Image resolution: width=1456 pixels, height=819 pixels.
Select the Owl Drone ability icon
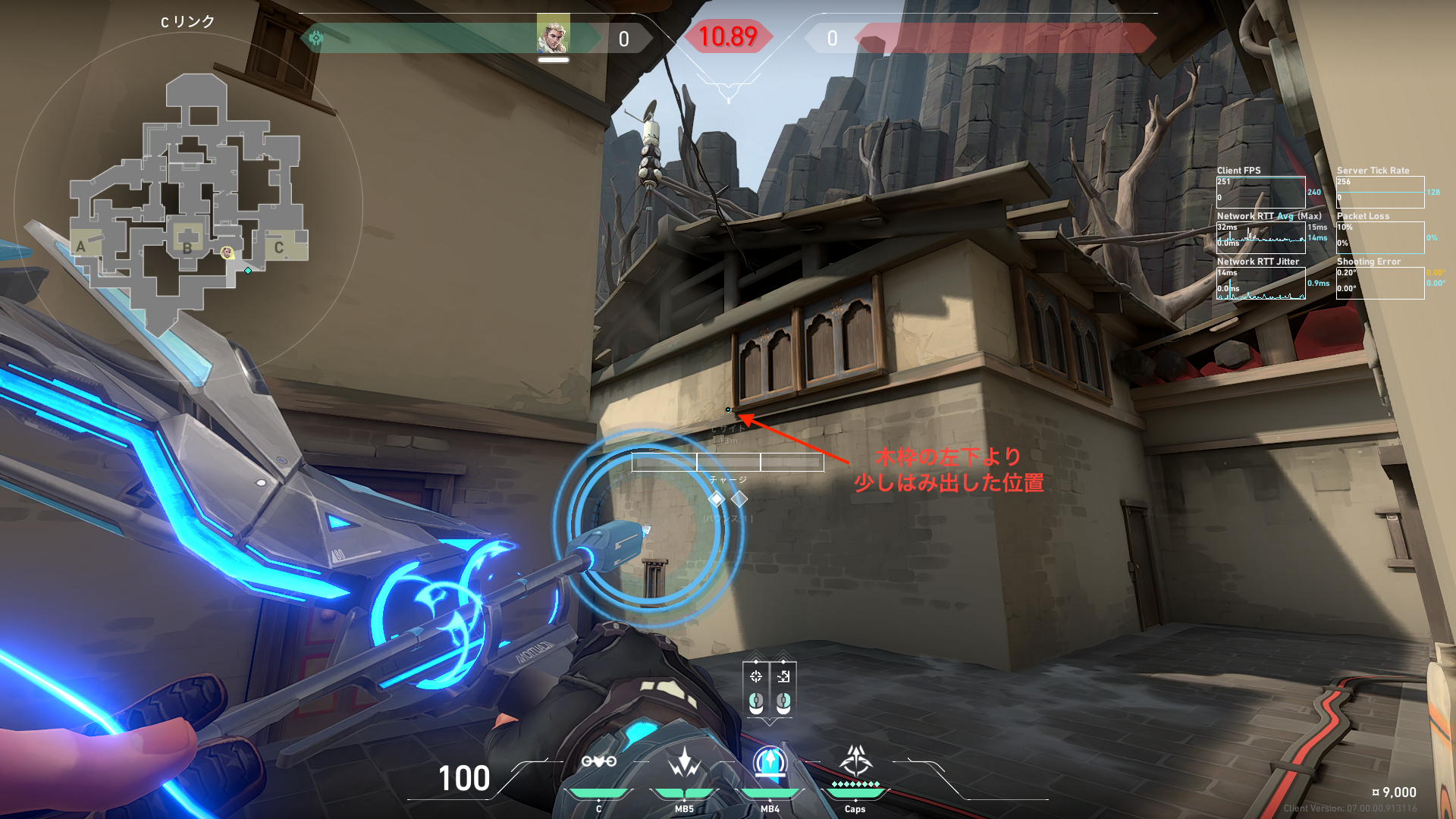[598, 761]
